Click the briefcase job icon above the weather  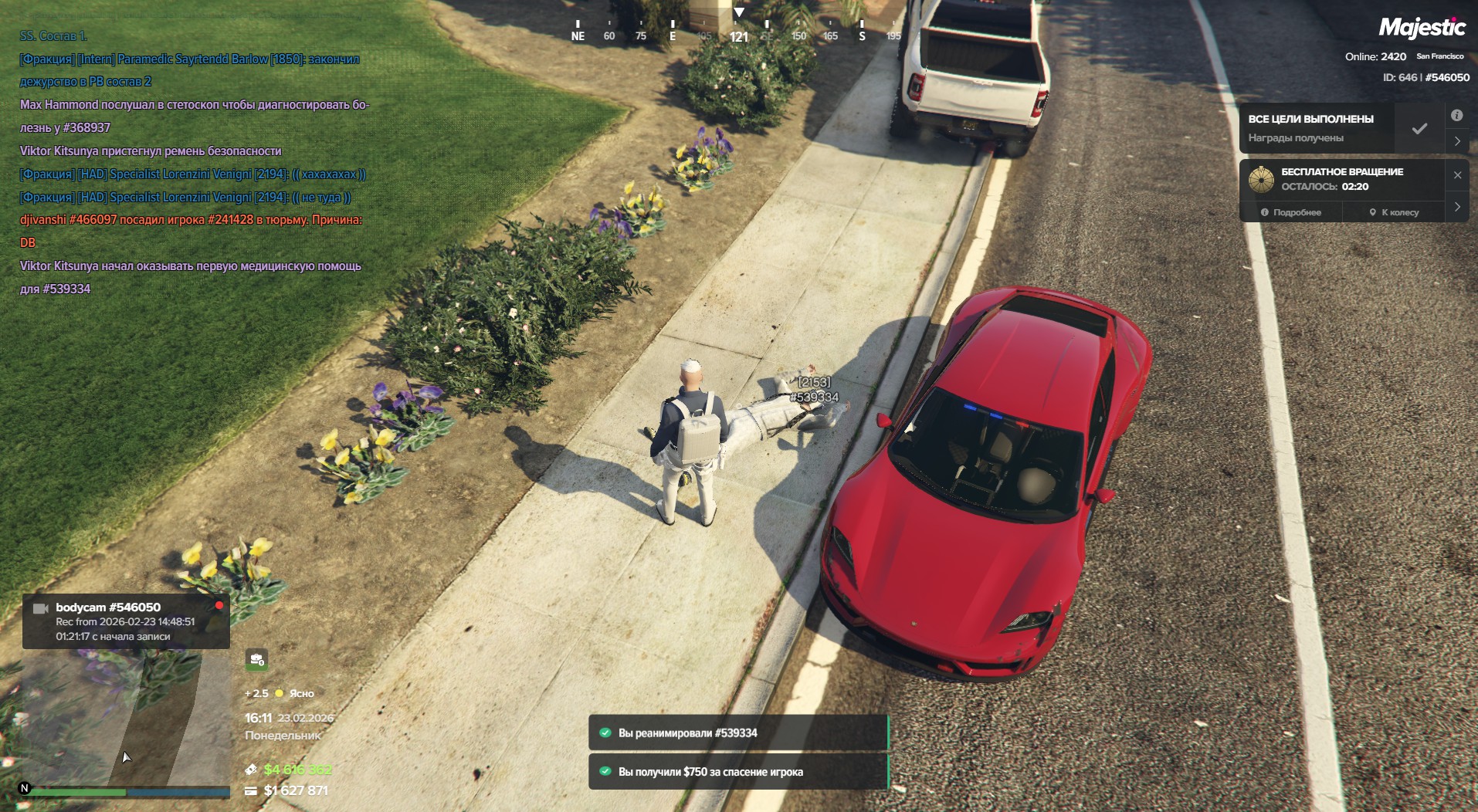(x=256, y=659)
